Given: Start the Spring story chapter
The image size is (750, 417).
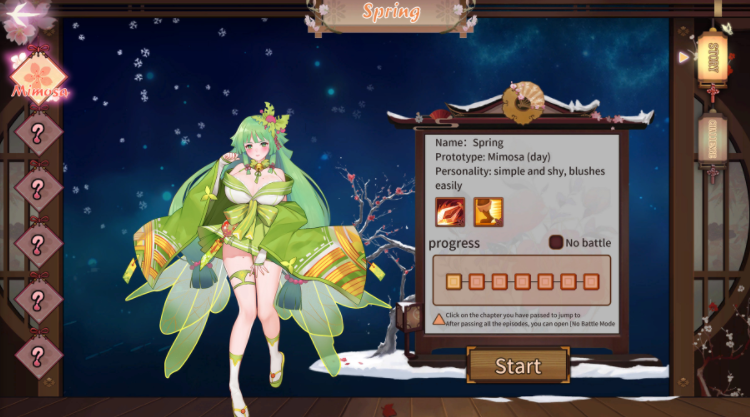Looking at the screenshot, I should point(517,365).
